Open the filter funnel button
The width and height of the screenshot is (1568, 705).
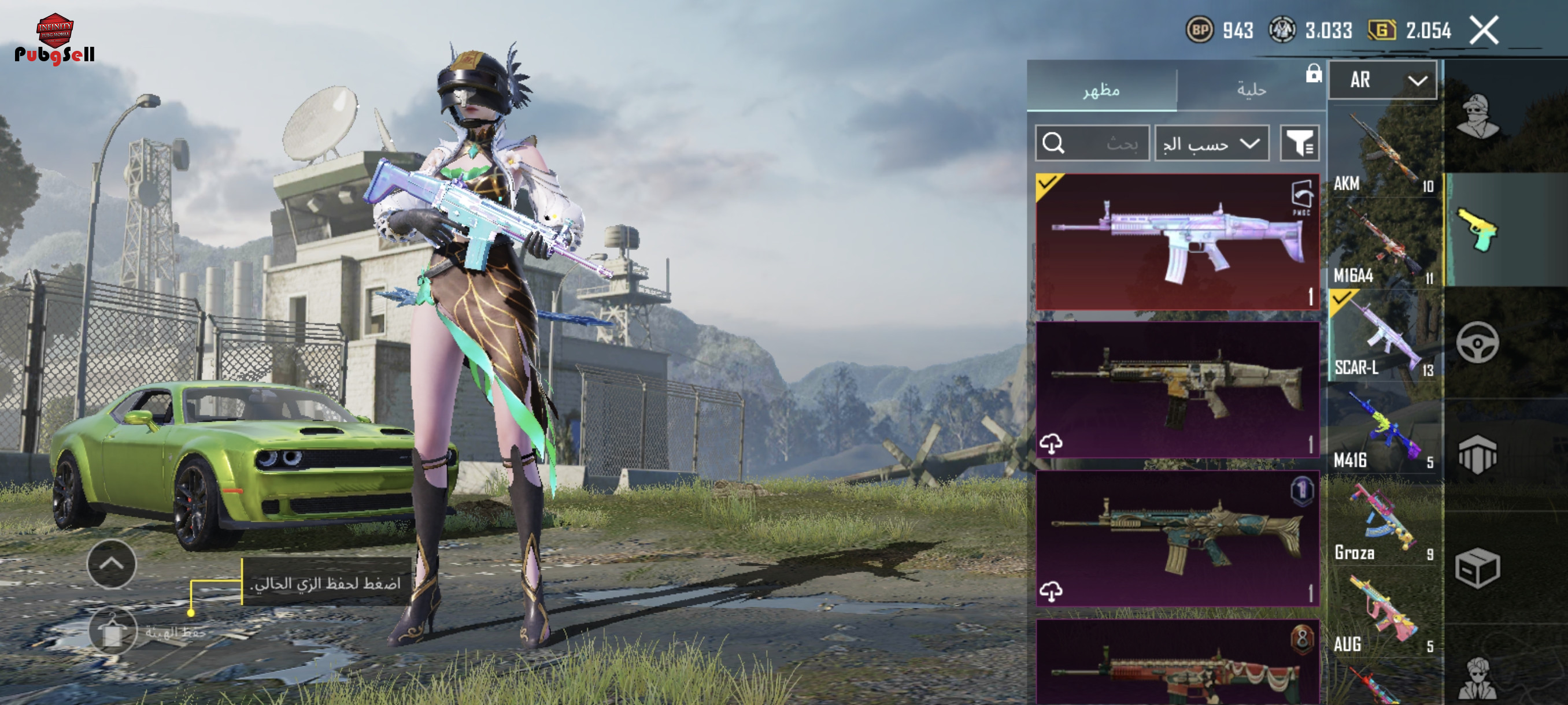tap(1299, 143)
